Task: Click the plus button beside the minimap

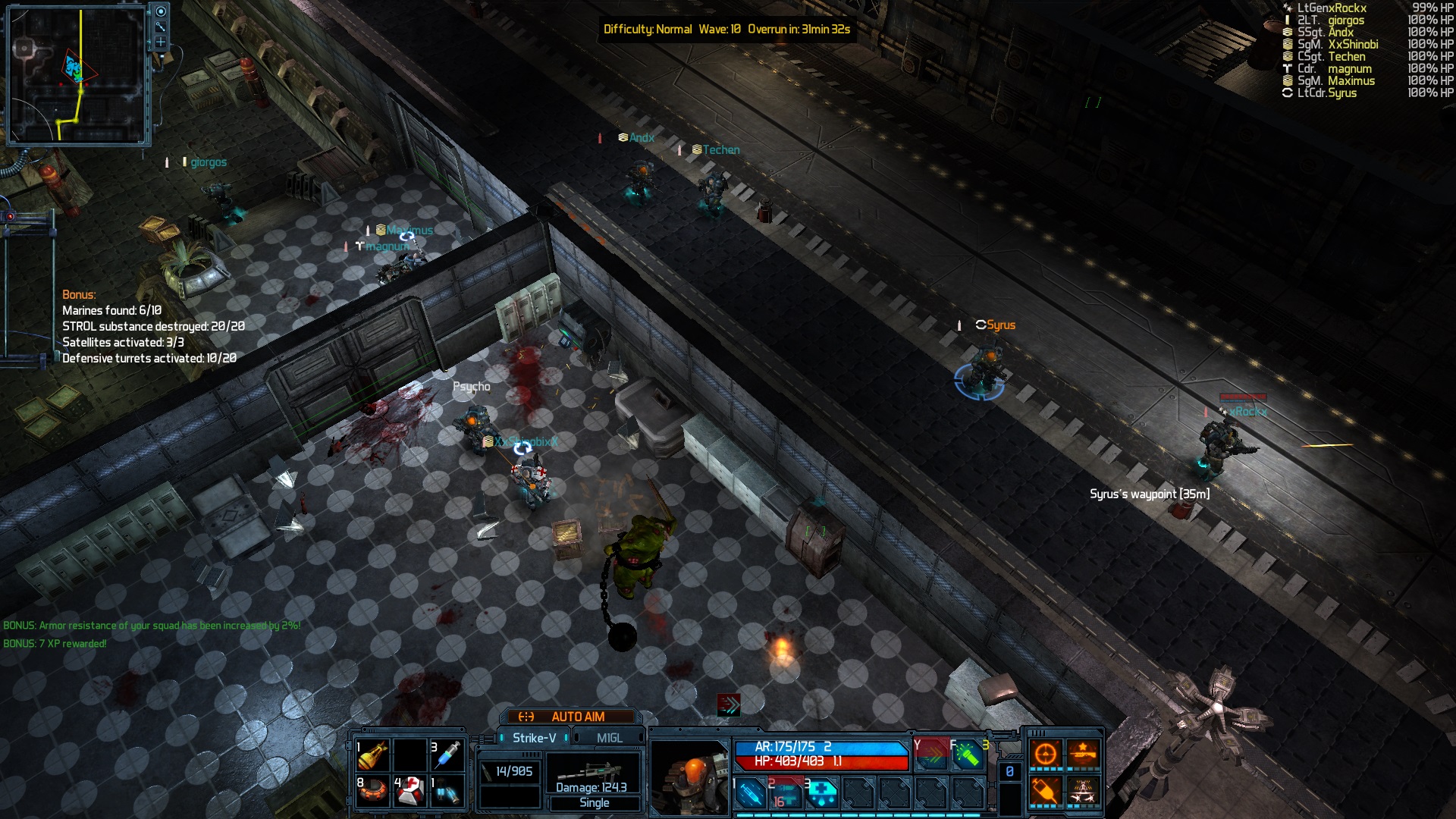Action: pos(161,42)
